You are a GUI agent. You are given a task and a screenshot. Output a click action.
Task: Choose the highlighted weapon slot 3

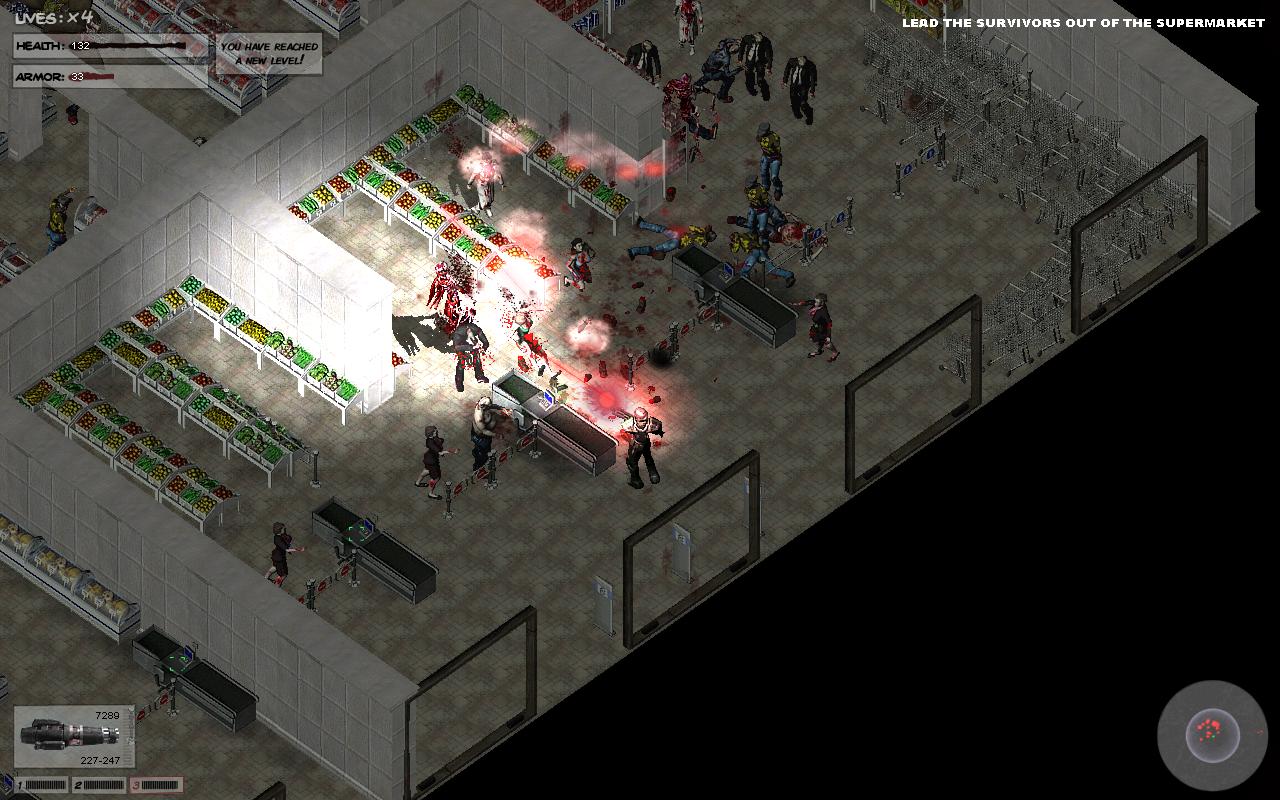point(156,785)
